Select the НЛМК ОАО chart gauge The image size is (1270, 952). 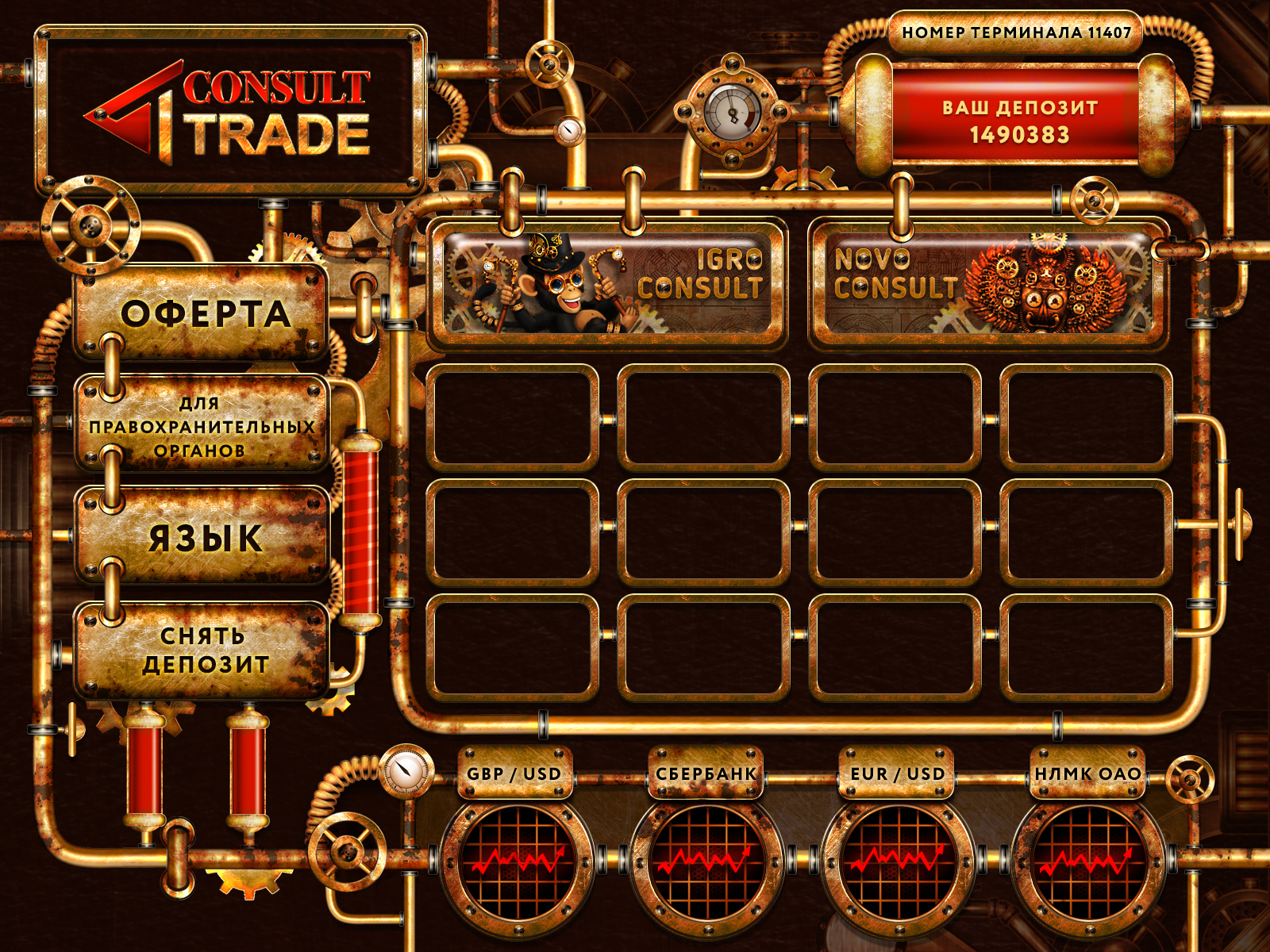[x=1087, y=861]
